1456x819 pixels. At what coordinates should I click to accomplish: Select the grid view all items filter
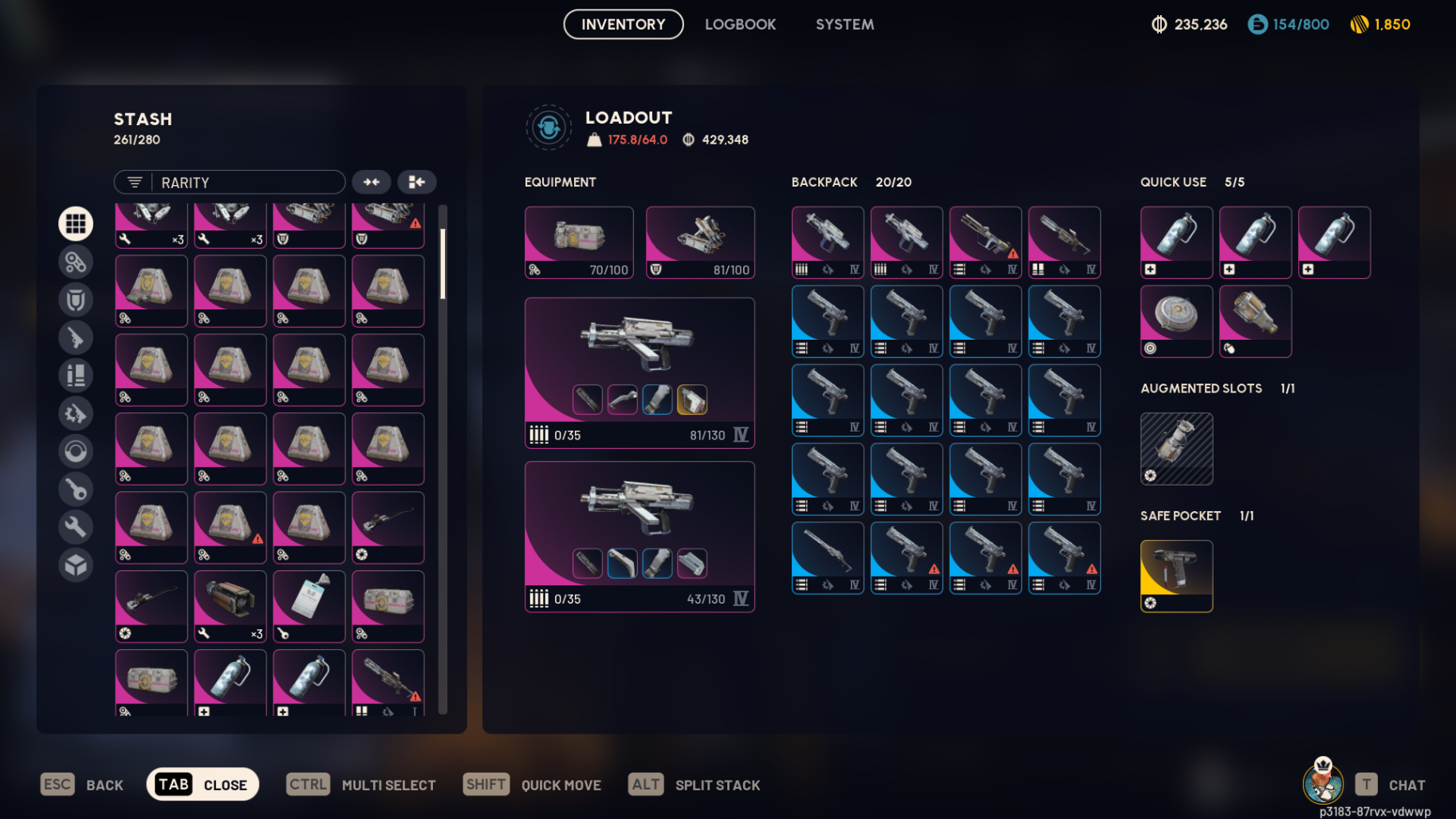coord(76,223)
